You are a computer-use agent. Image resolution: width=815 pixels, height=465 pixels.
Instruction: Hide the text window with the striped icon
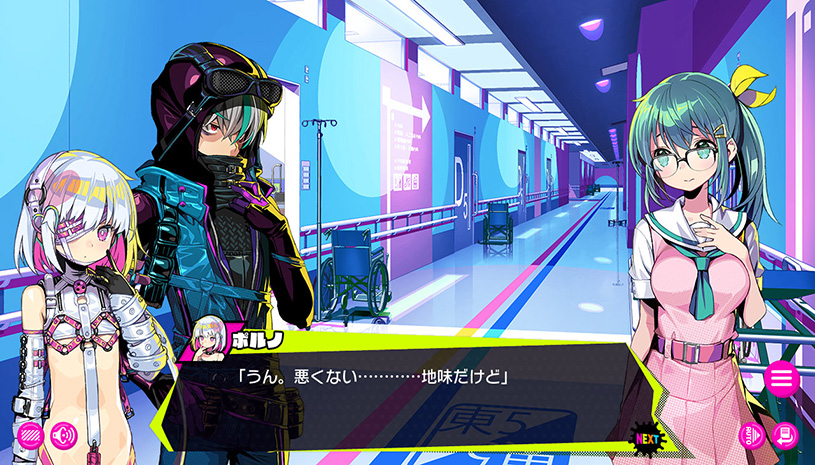pos(30,436)
